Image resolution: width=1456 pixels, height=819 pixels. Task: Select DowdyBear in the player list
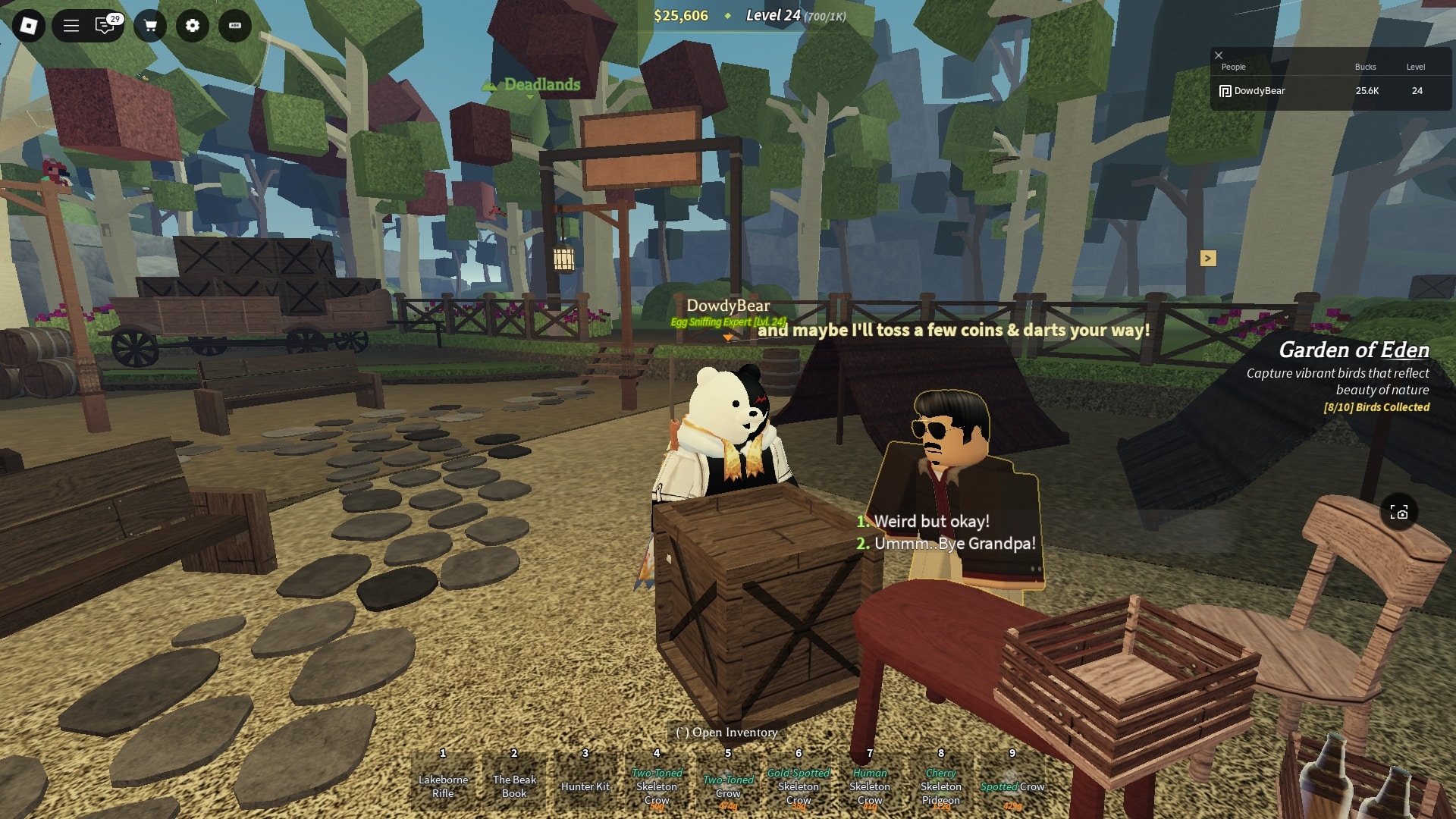click(x=1259, y=91)
